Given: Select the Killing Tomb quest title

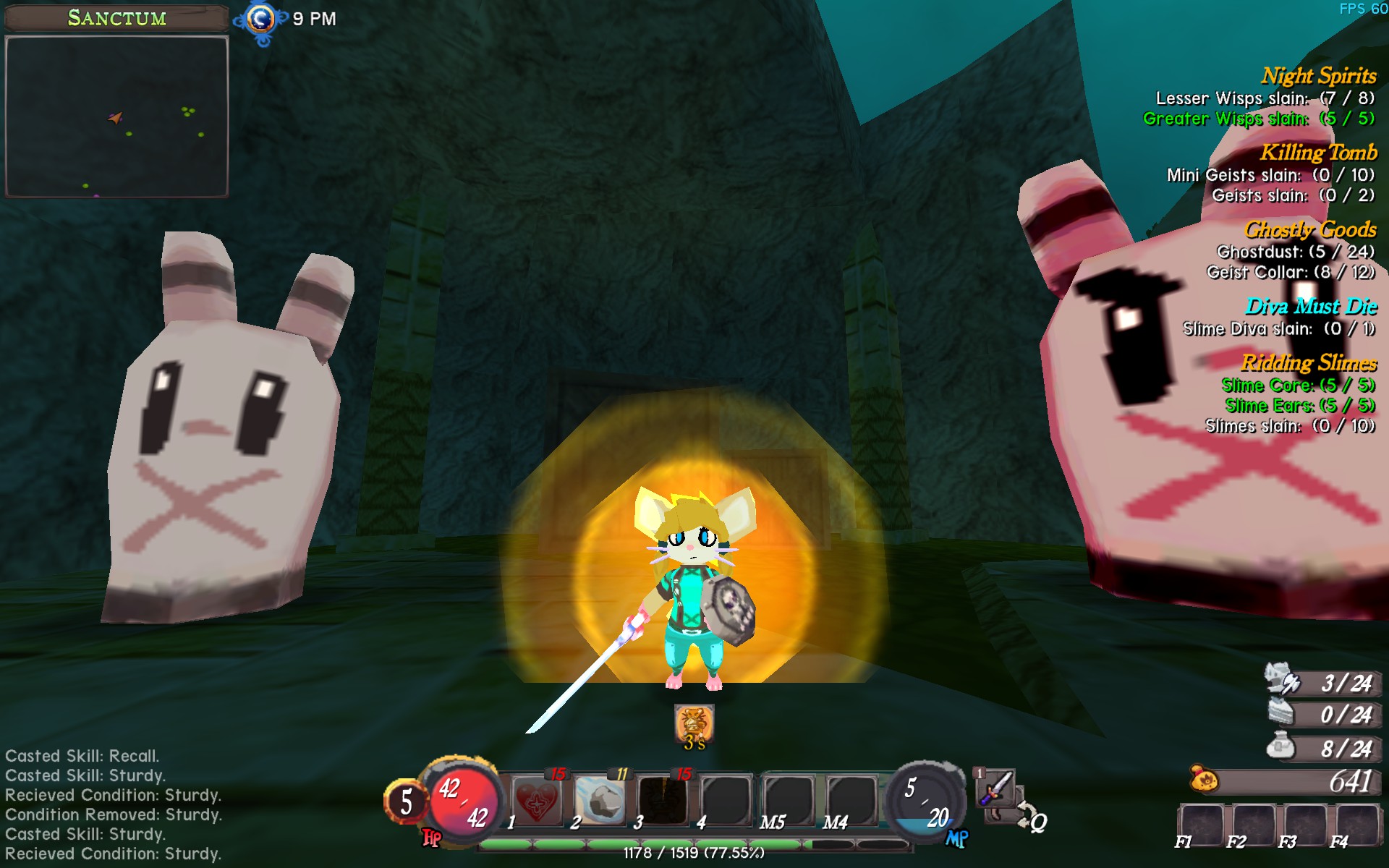Looking at the screenshot, I should pos(1318,153).
